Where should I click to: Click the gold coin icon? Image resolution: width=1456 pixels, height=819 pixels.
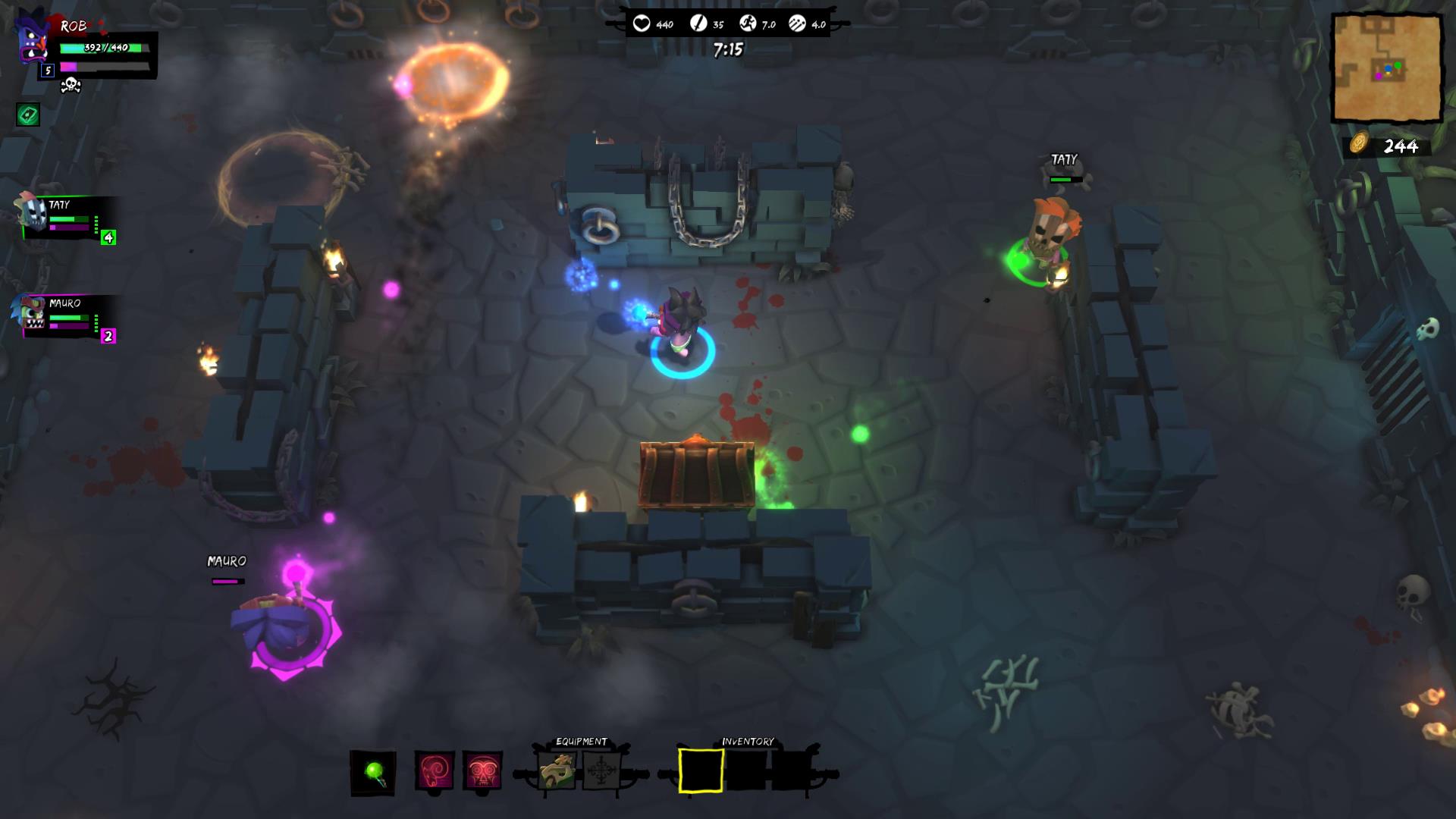(1358, 144)
